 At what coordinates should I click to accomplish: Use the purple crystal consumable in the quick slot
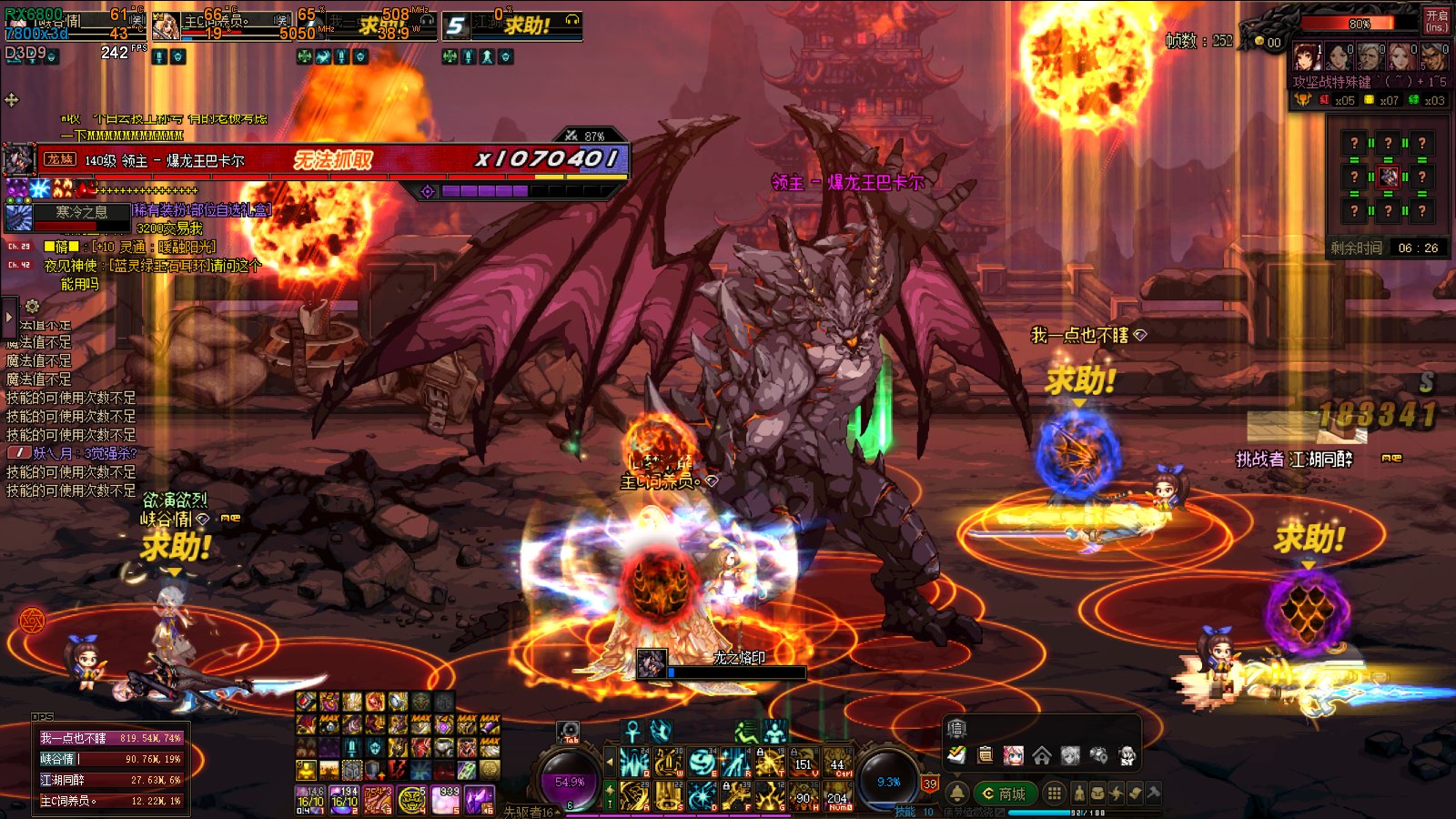tap(479, 799)
